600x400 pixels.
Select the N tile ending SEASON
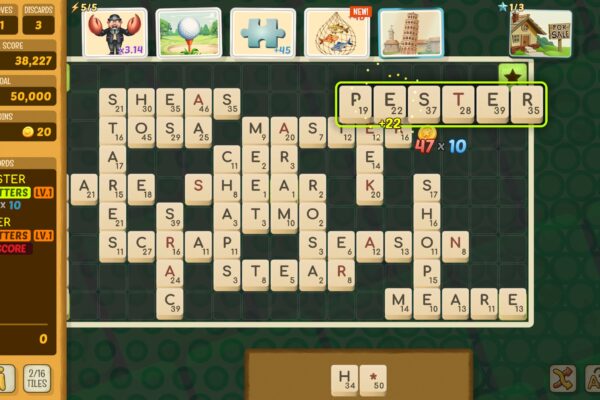coord(455,245)
